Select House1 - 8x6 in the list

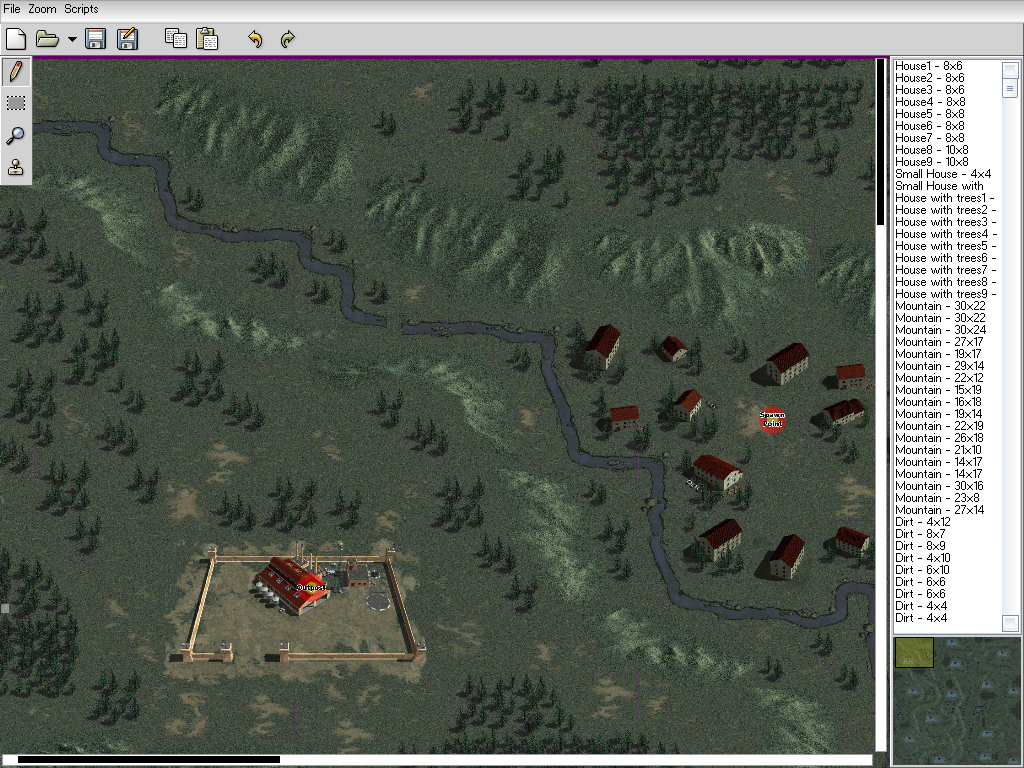929,66
